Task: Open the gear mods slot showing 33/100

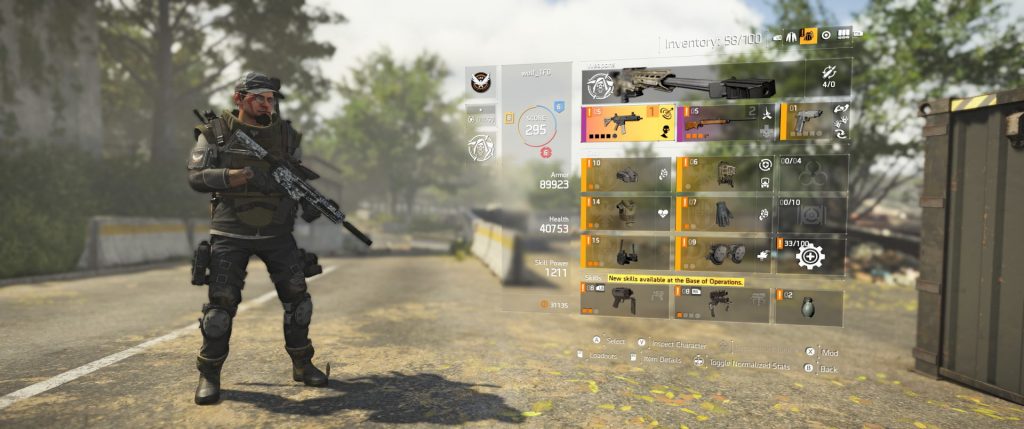Action: tap(811, 254)
